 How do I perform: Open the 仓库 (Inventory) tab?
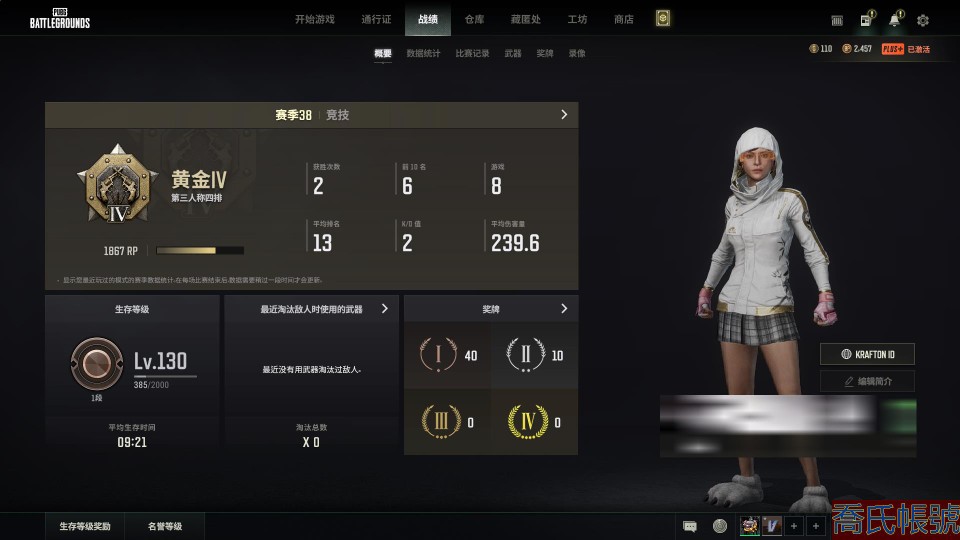pos(474,19)
